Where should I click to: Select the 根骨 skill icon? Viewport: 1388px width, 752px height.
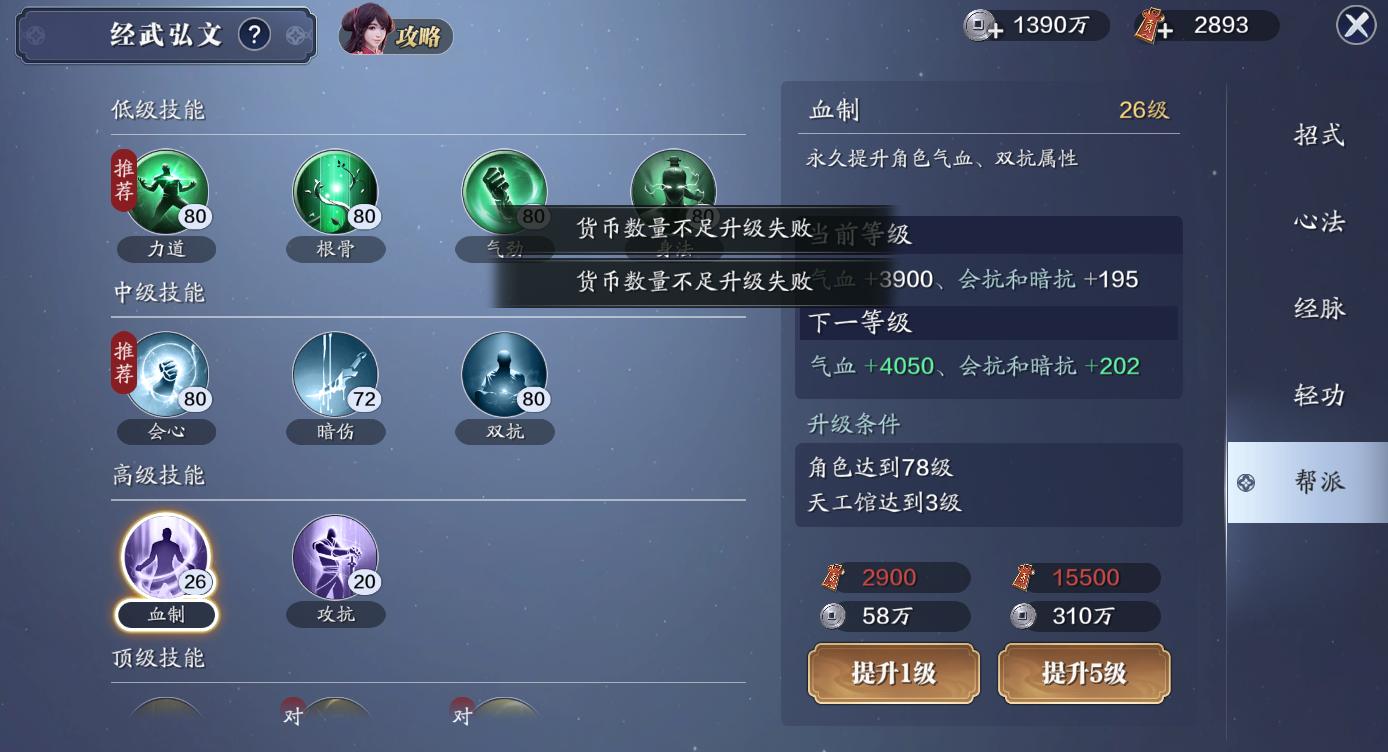[x=334, y=192]
